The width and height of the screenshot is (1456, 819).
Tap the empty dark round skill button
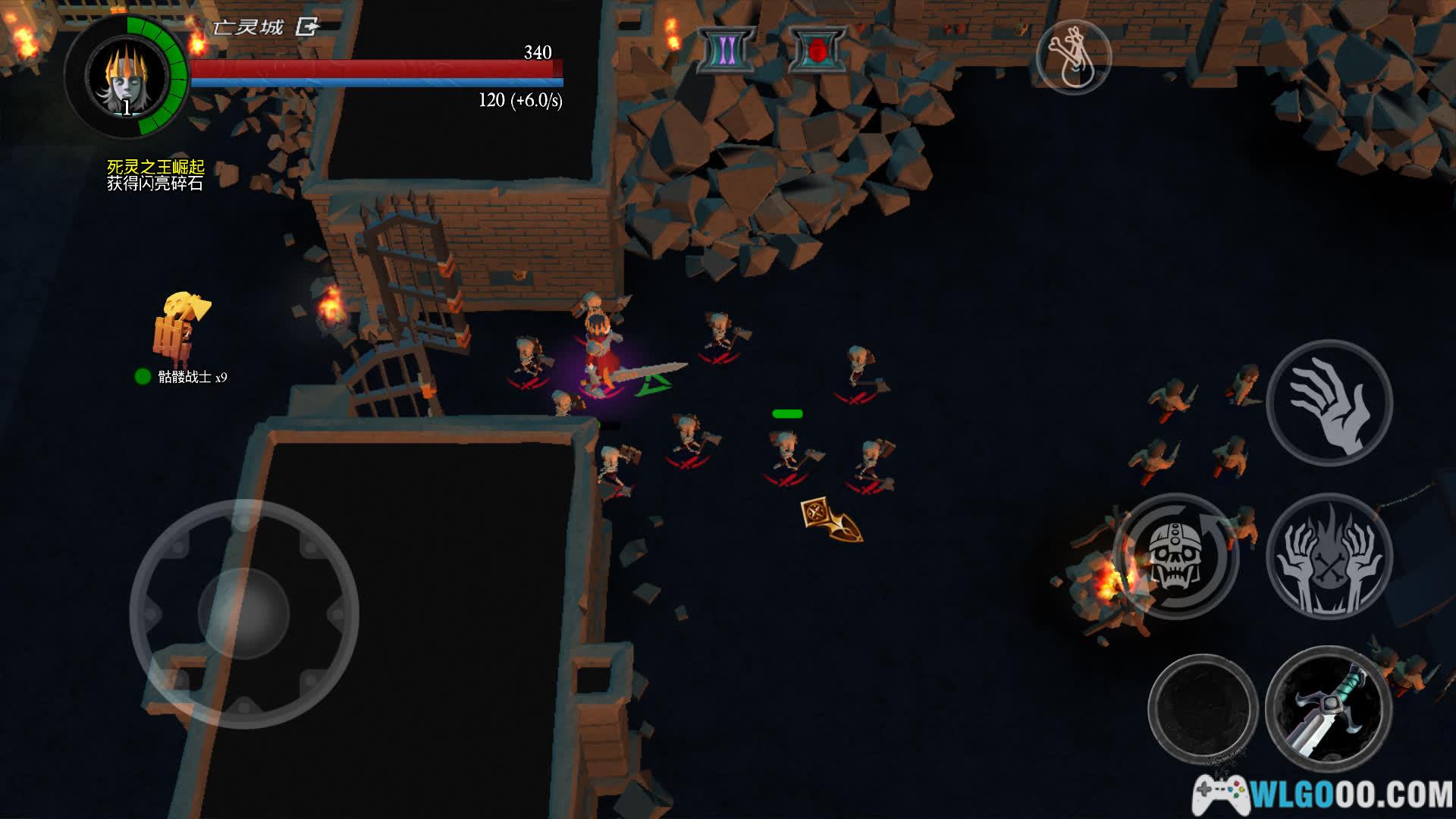tap(1203, 710)
